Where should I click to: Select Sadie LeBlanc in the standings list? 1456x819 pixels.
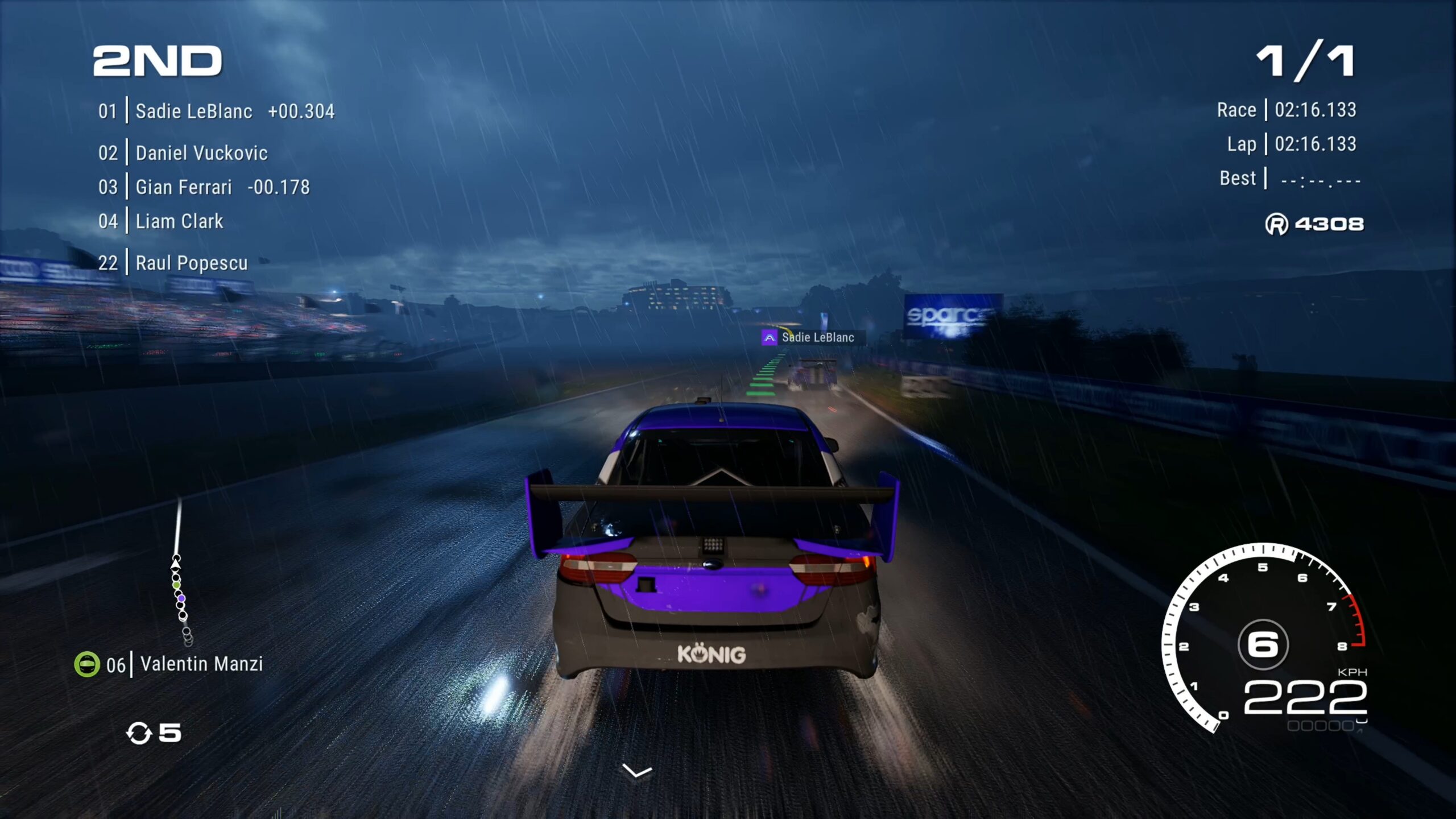pyautogui.click(x=193, y=111)
